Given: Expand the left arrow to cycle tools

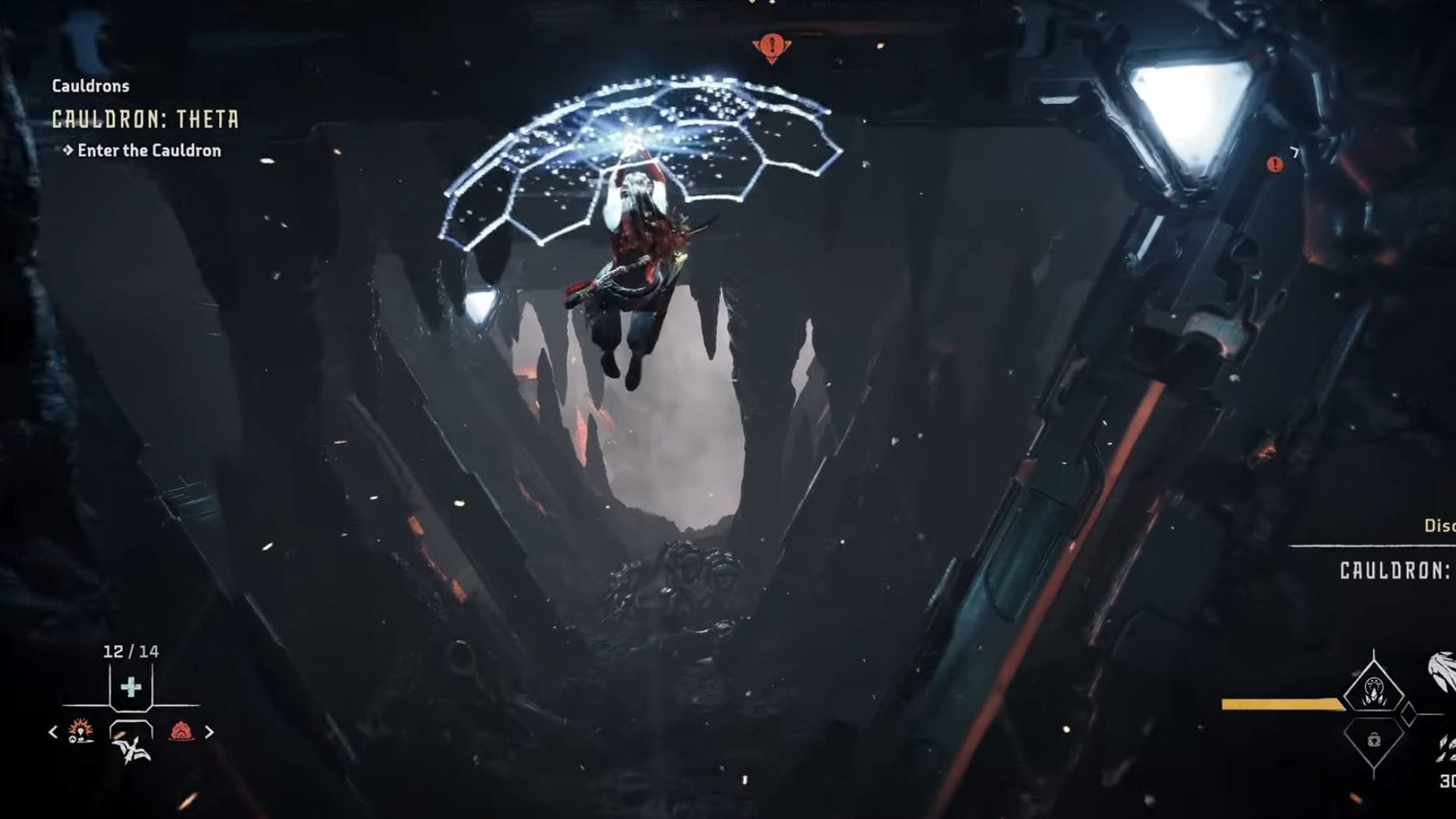Looking at the screenshot, I should tap(53, 732).
